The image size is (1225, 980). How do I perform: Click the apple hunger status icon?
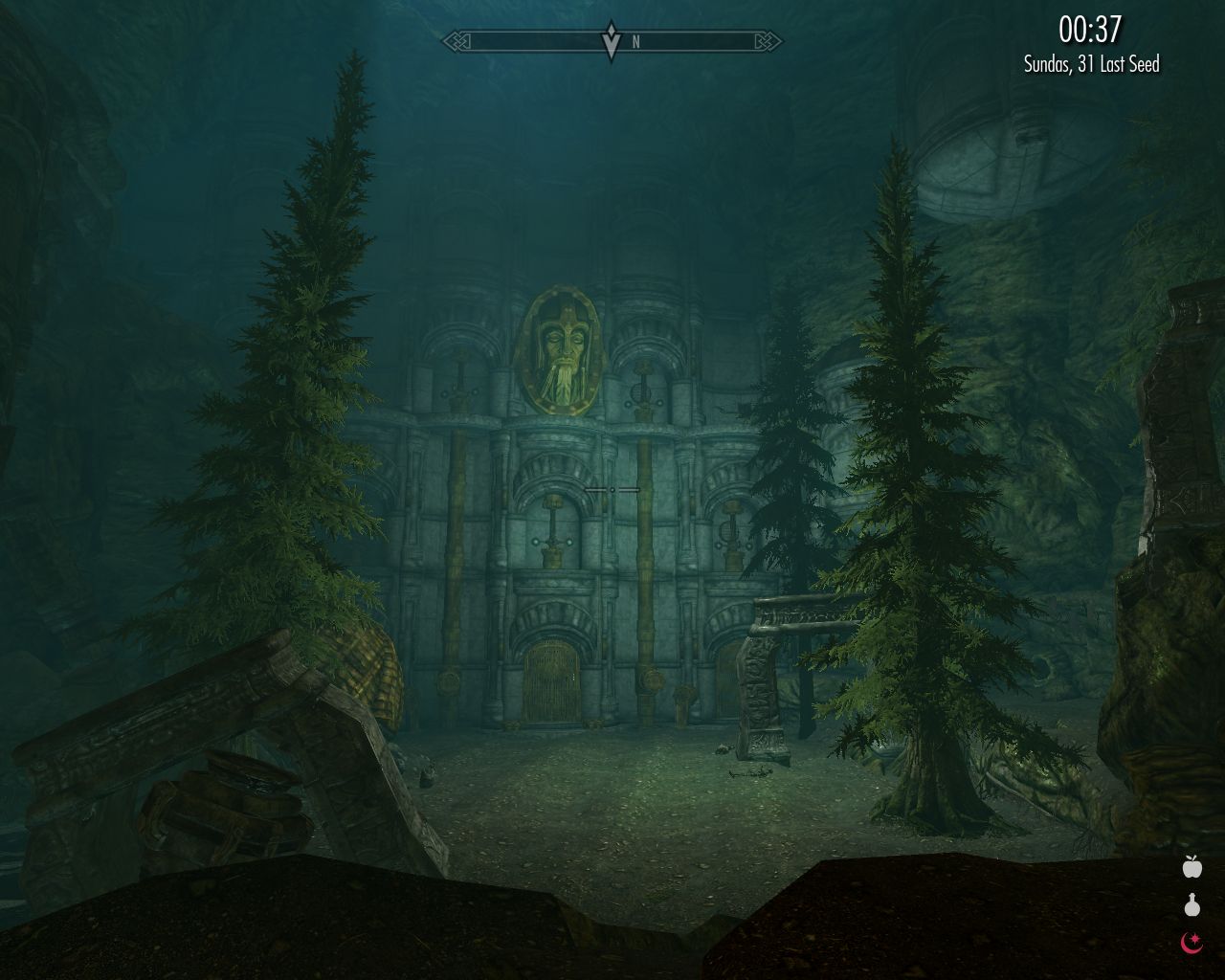tap(1192, 867)
